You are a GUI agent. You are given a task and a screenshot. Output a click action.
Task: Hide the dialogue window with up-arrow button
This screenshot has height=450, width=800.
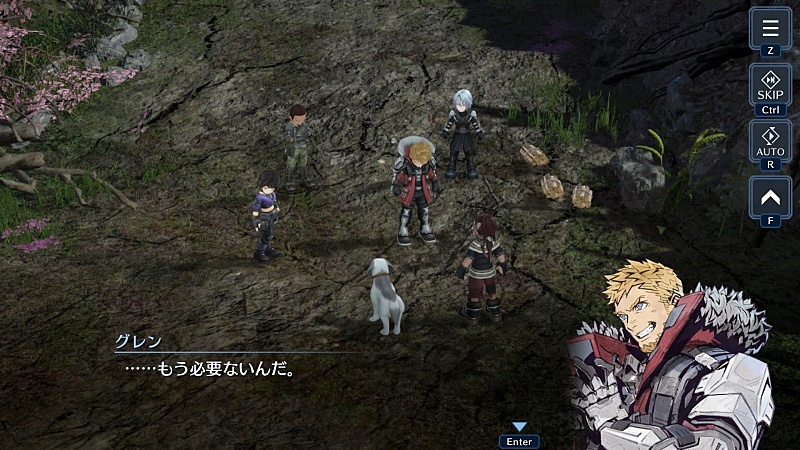coord(770,197)
